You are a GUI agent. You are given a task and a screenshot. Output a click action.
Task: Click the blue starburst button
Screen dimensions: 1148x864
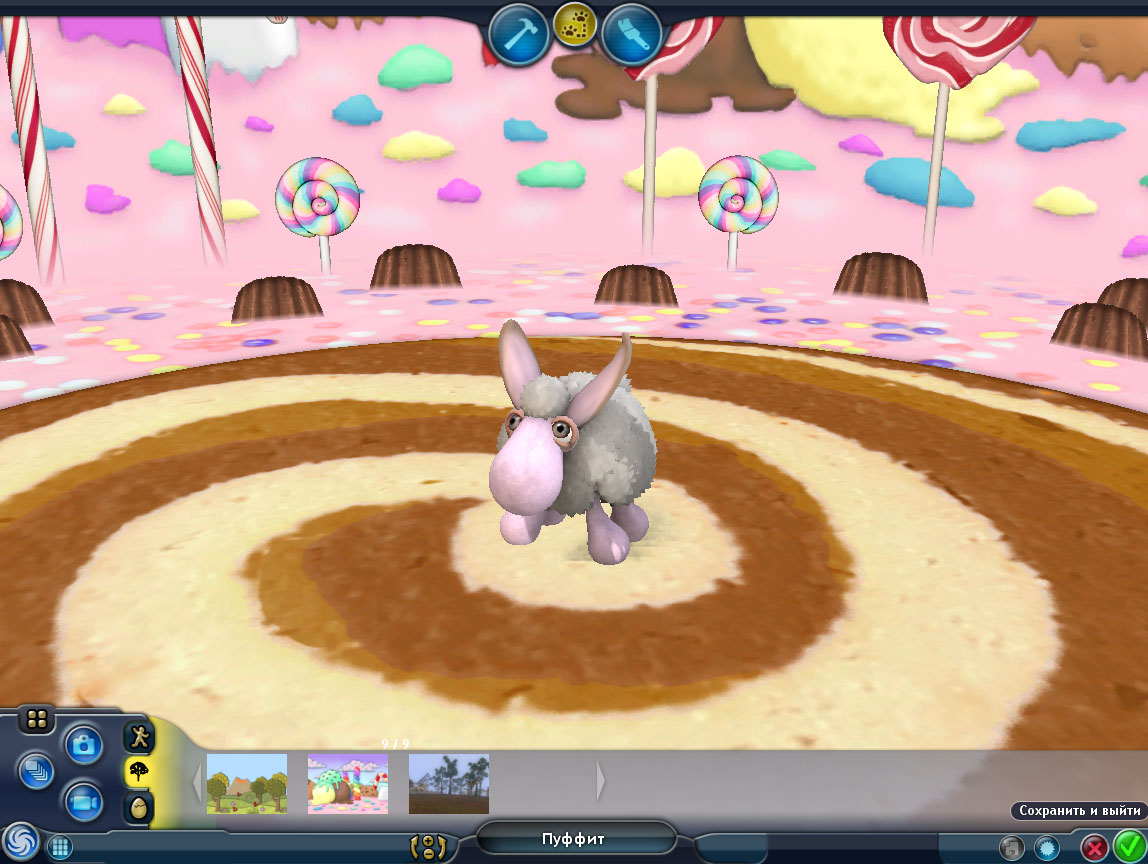pos(1046,848)
